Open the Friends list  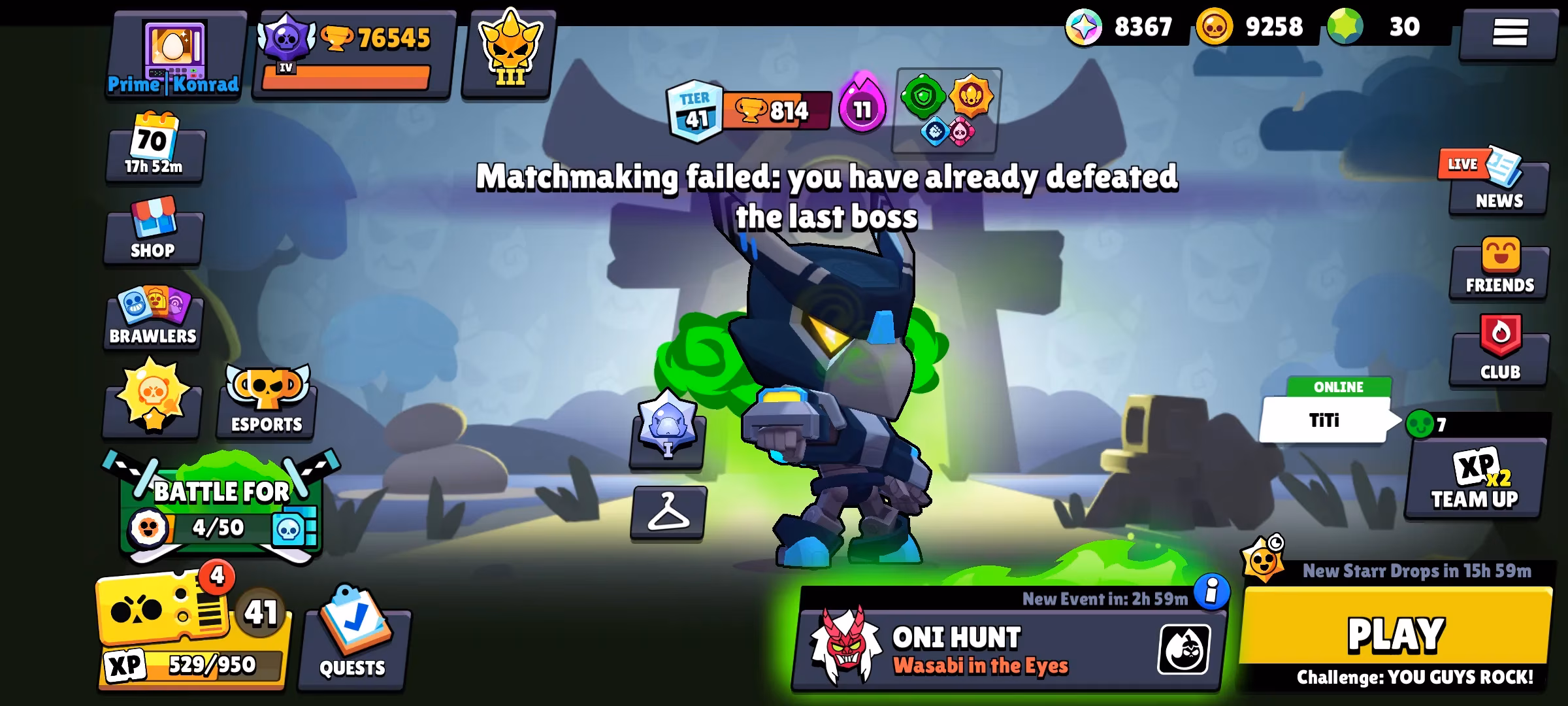click(x=1499, y=268)
